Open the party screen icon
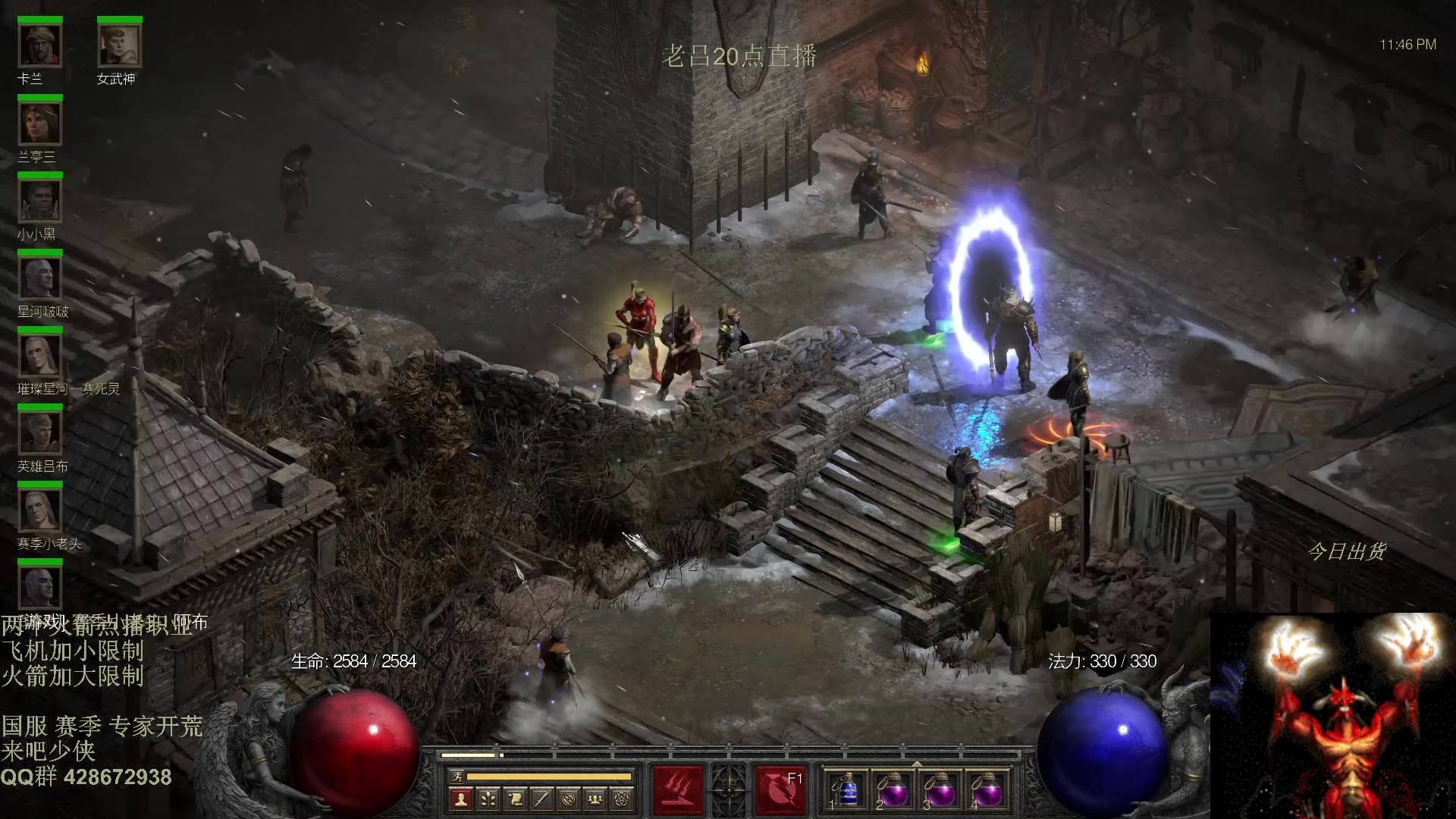This screenshot has height=819, width=1456. point(596,799)
